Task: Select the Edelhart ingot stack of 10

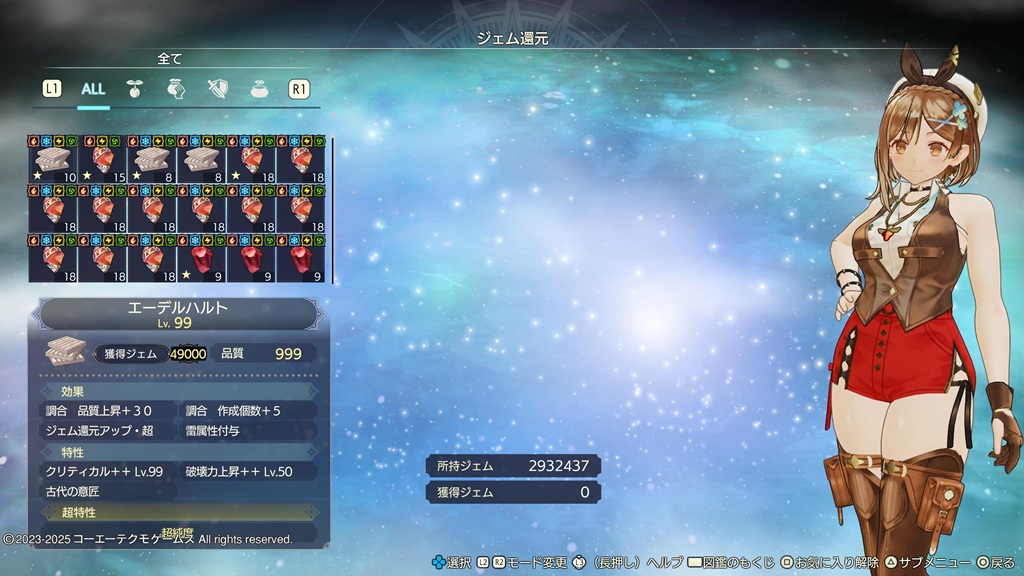Action: pos(53,161)
